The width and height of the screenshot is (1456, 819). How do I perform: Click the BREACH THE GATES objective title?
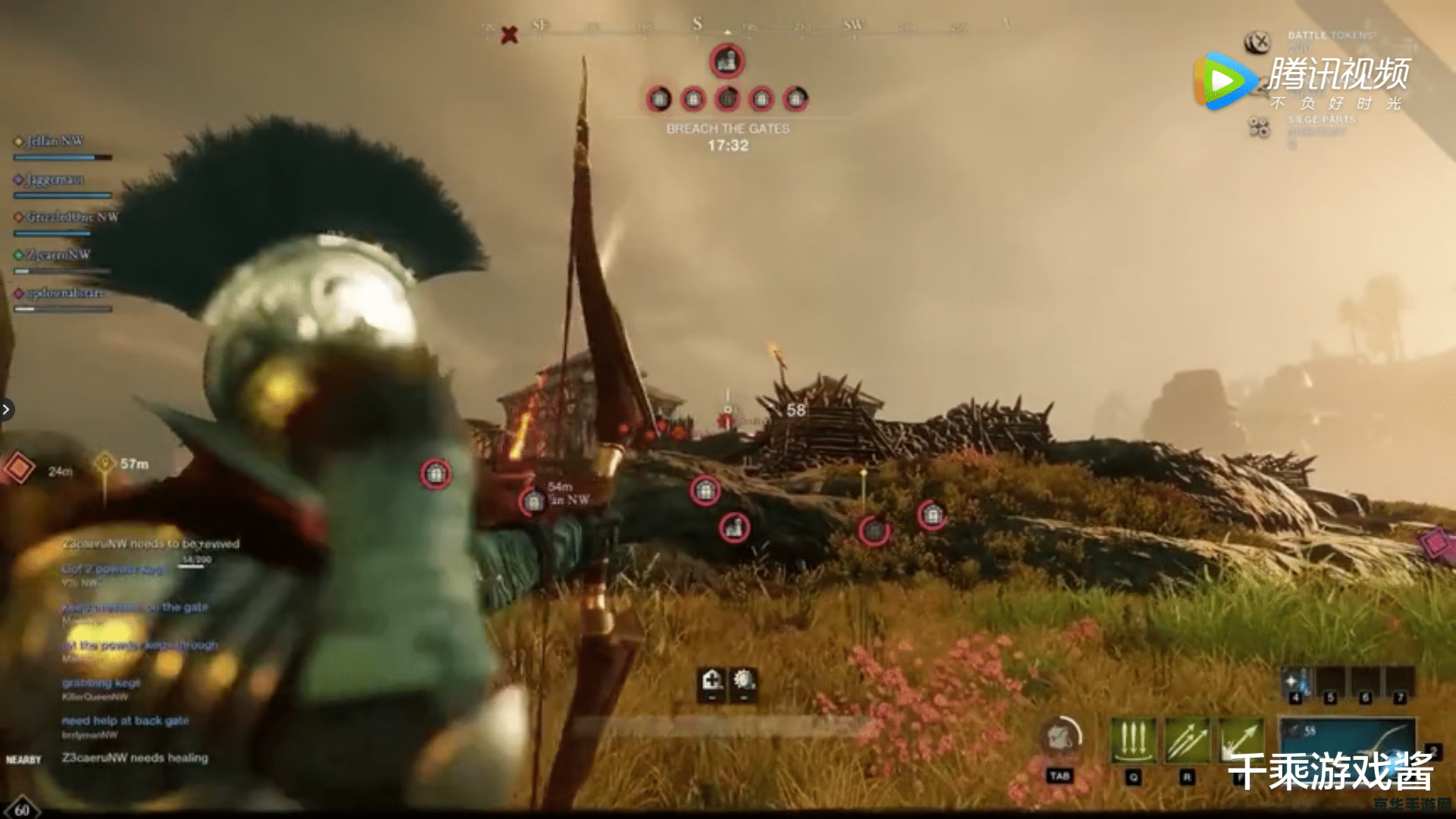point(728,129)
